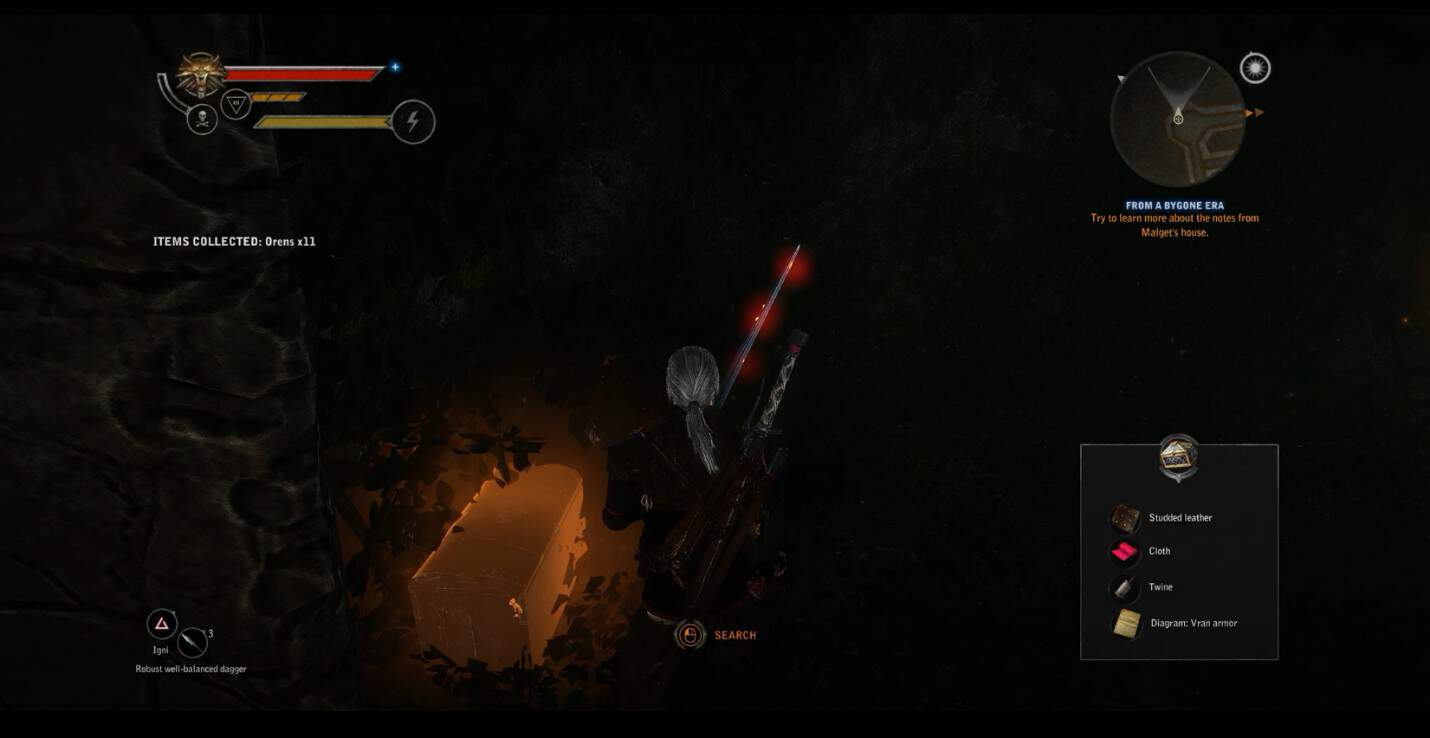
Task: Open the From a Bygone Era quest tracker
Action: (1174, 206)
